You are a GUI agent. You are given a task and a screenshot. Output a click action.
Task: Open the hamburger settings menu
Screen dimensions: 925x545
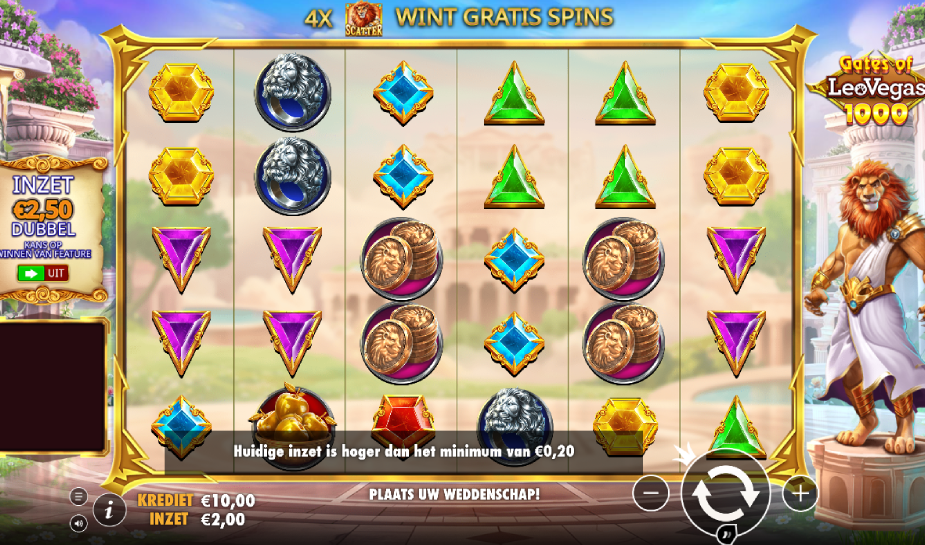pyautogui.click(x=79, y=496)
